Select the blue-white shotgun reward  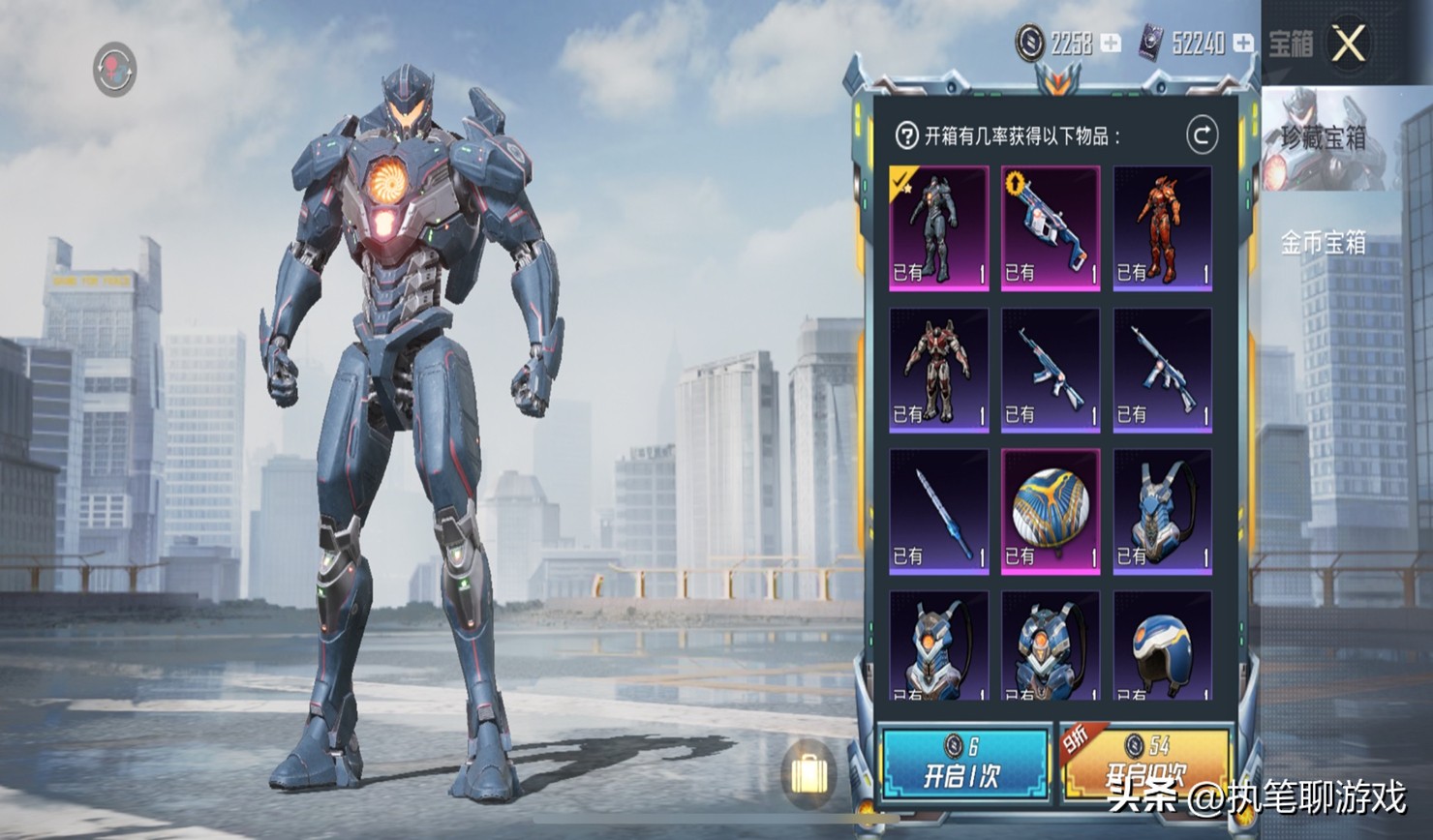tap(1051, 227)
